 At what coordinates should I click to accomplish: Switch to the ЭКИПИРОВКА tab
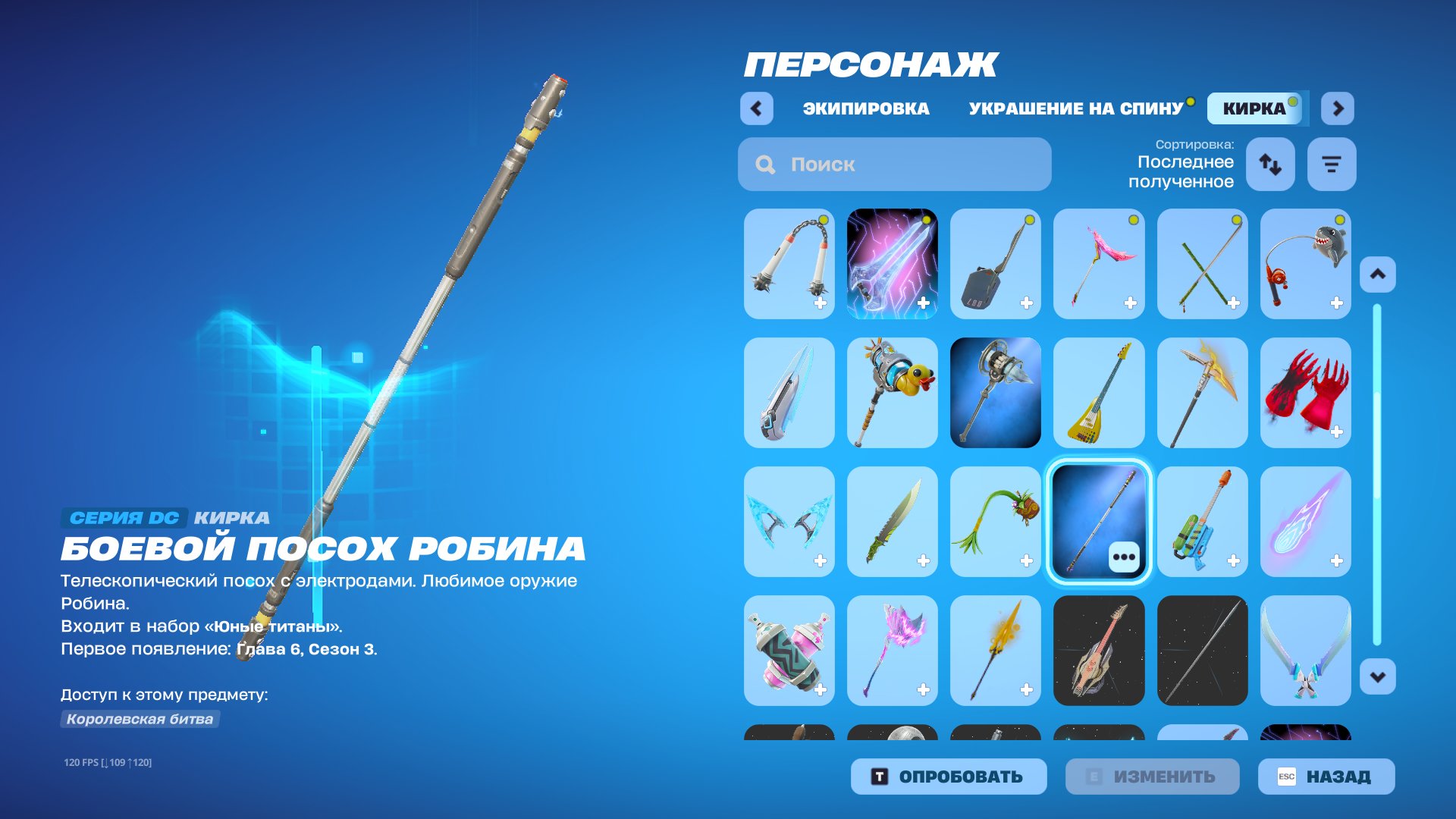coord(864,108)
